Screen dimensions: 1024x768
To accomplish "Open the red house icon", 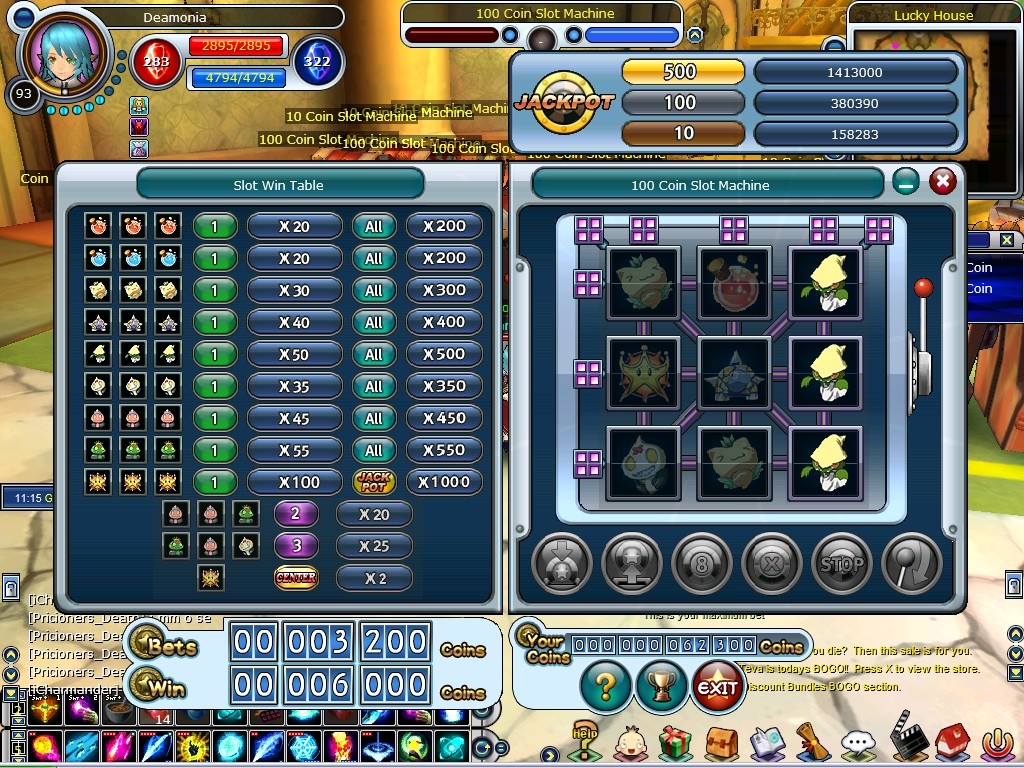I will click(x=951, y=743).
